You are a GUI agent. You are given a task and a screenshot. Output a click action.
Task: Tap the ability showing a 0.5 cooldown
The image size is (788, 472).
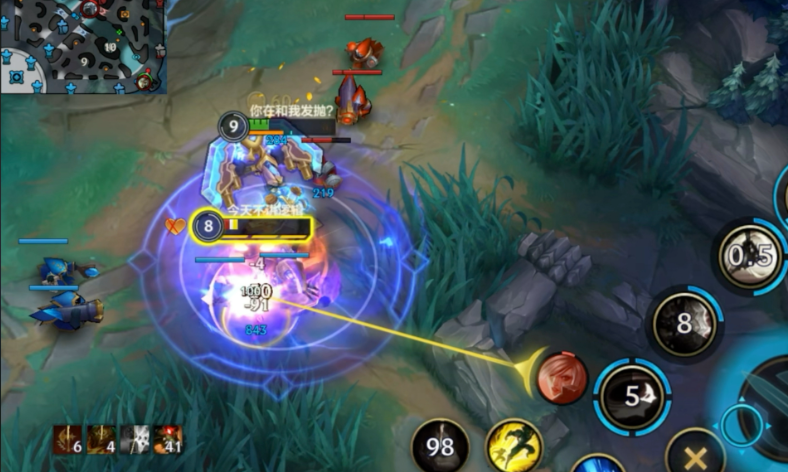748,257
